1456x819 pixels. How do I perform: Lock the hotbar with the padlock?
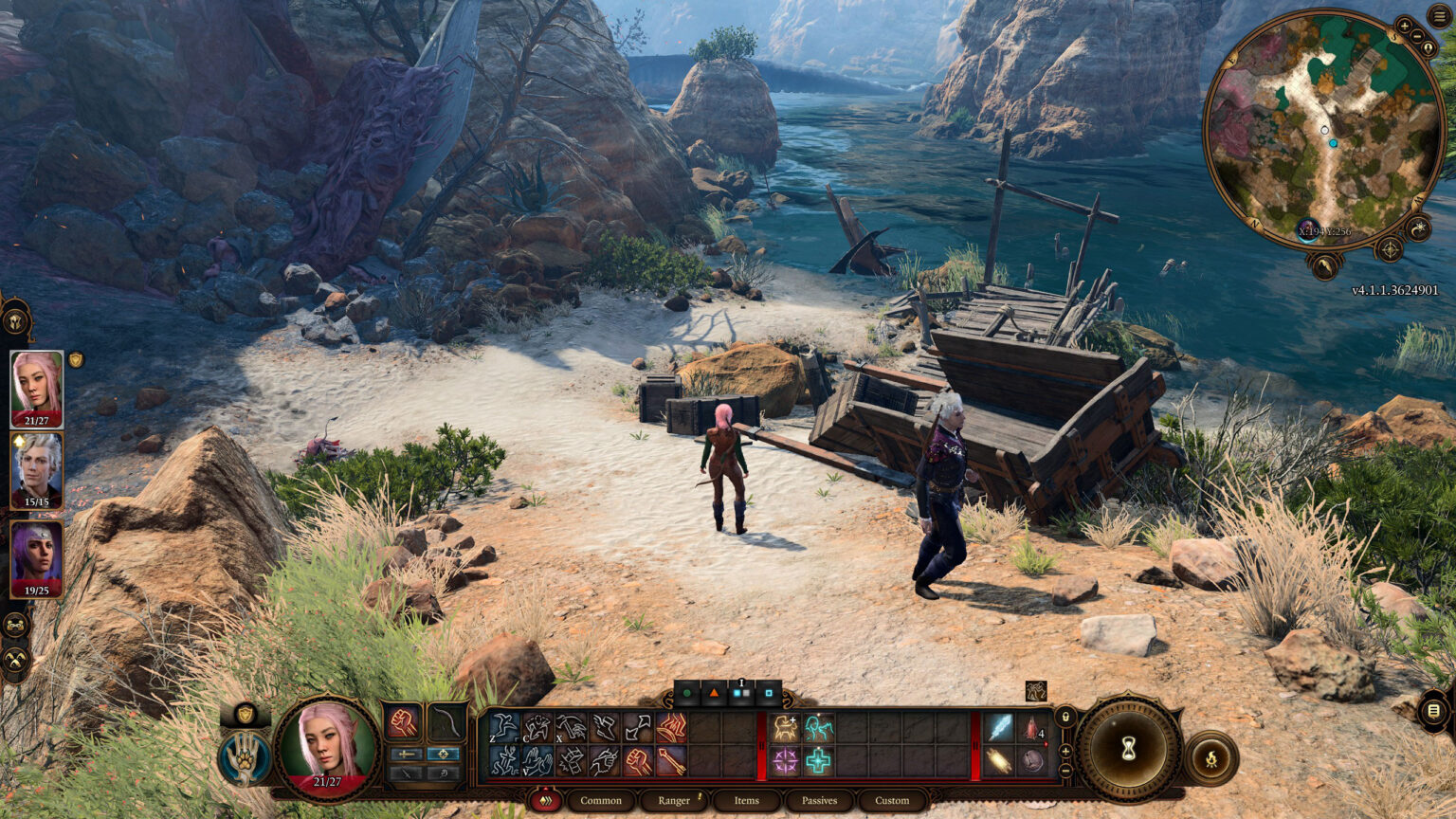[1065, 718]
